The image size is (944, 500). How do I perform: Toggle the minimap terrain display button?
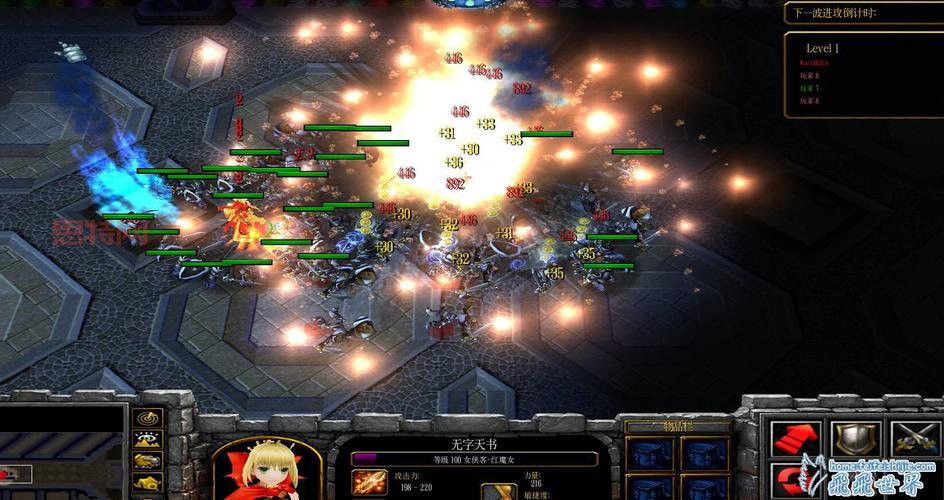click(x=149, y=438)
